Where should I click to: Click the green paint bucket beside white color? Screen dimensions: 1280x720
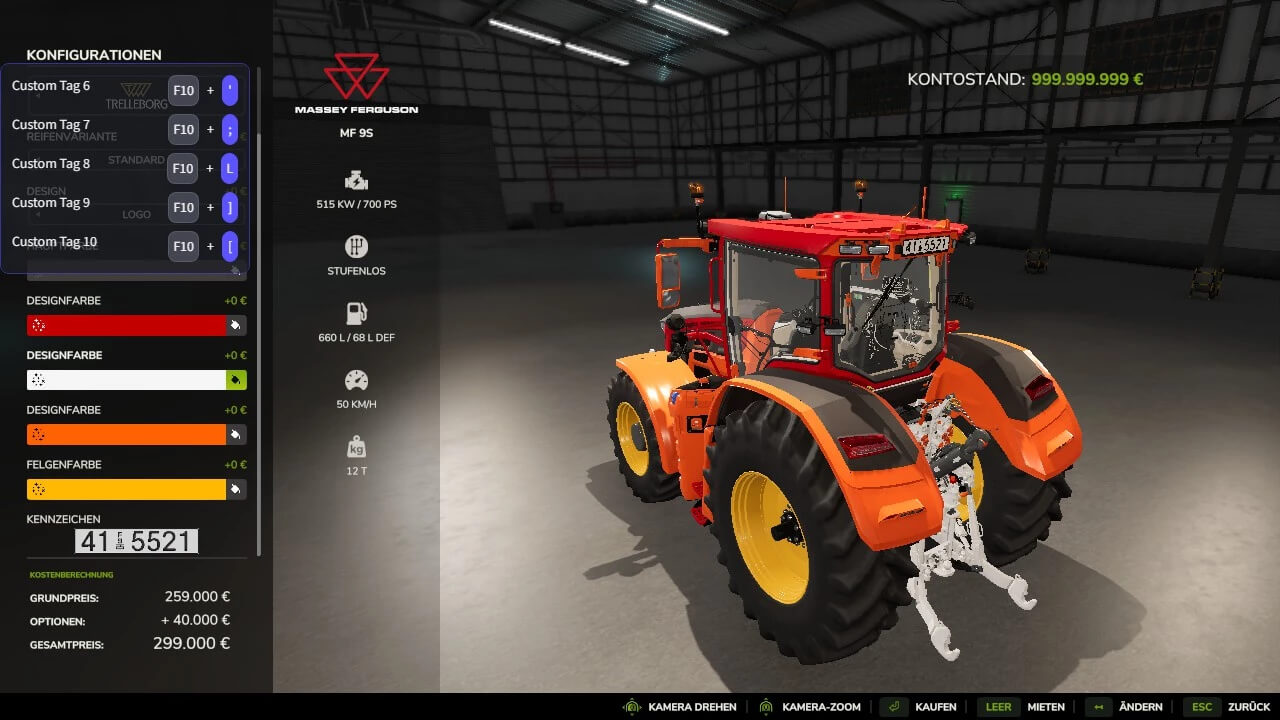pos(236,380)
